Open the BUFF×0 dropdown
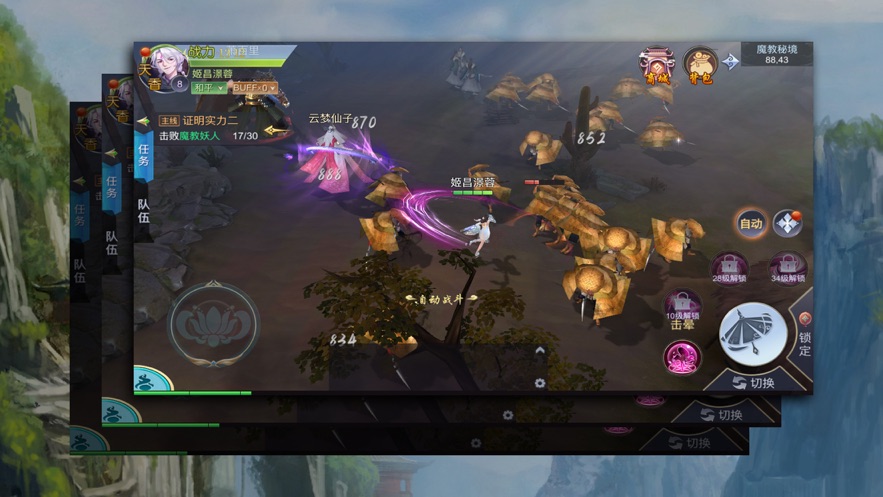The image size is (883, 497). [x=253, y=88]
